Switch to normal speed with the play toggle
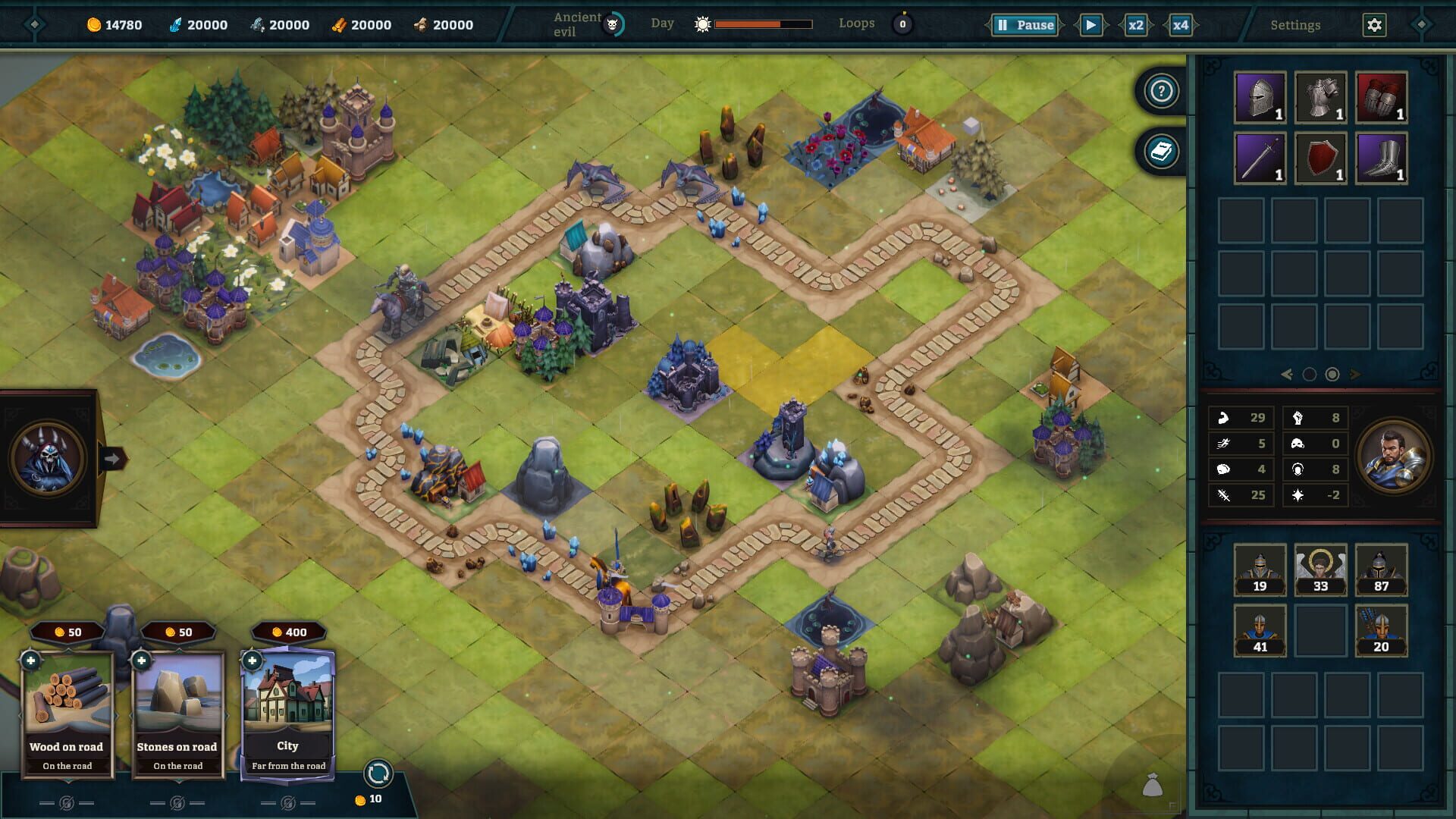Image resolution: width=1456 pixels, height=819 pixels. click(1092, 24)
